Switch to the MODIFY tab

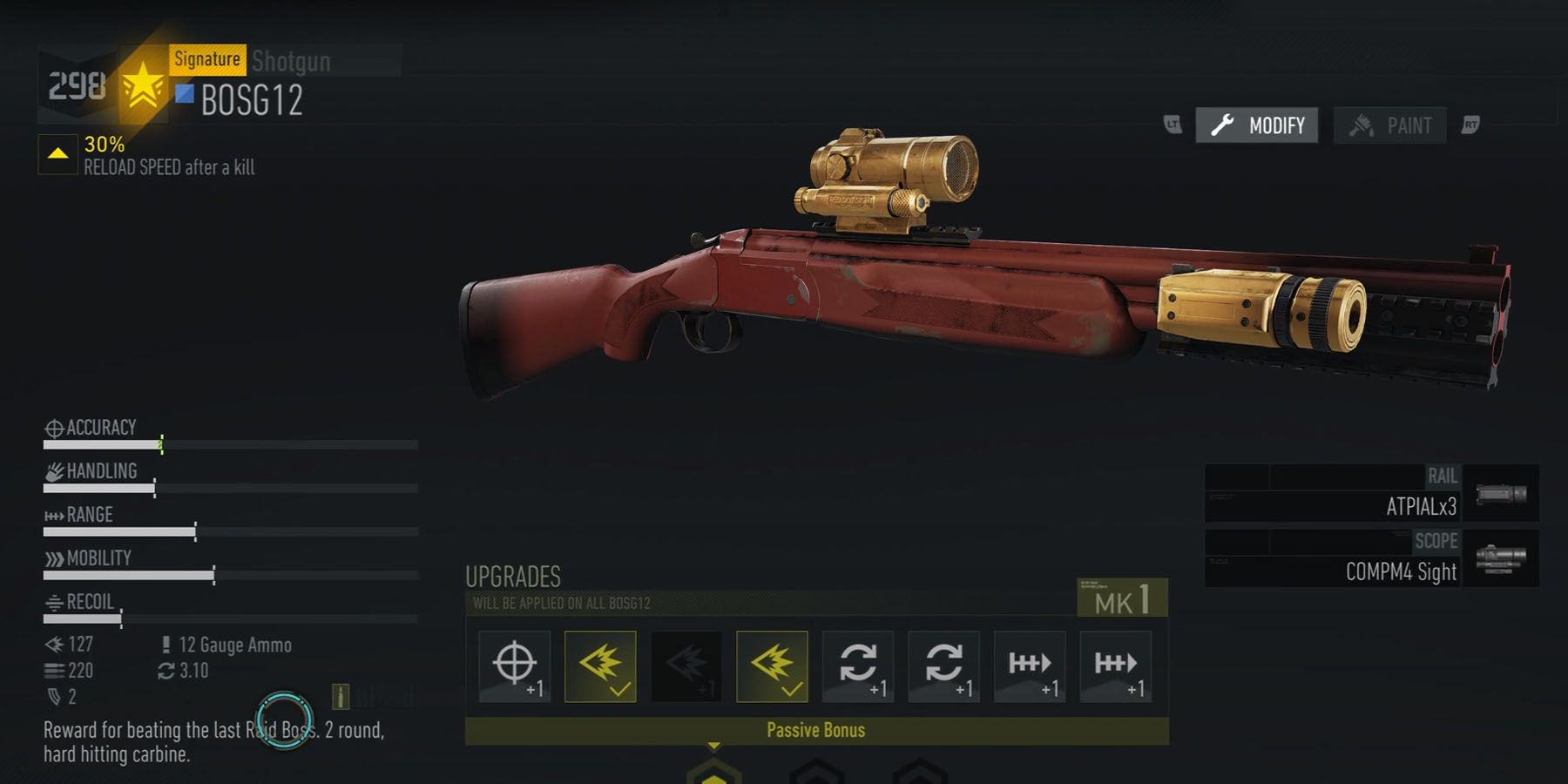pos(1257,125)
